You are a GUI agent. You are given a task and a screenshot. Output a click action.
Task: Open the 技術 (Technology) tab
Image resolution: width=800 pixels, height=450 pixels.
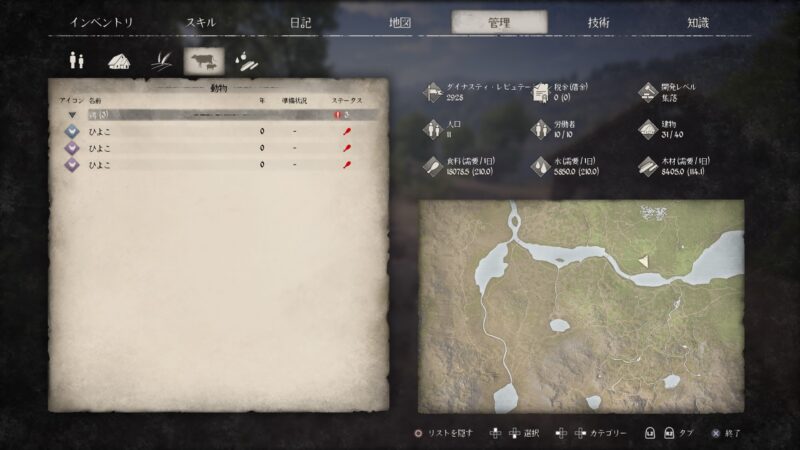tap(599, 22)
